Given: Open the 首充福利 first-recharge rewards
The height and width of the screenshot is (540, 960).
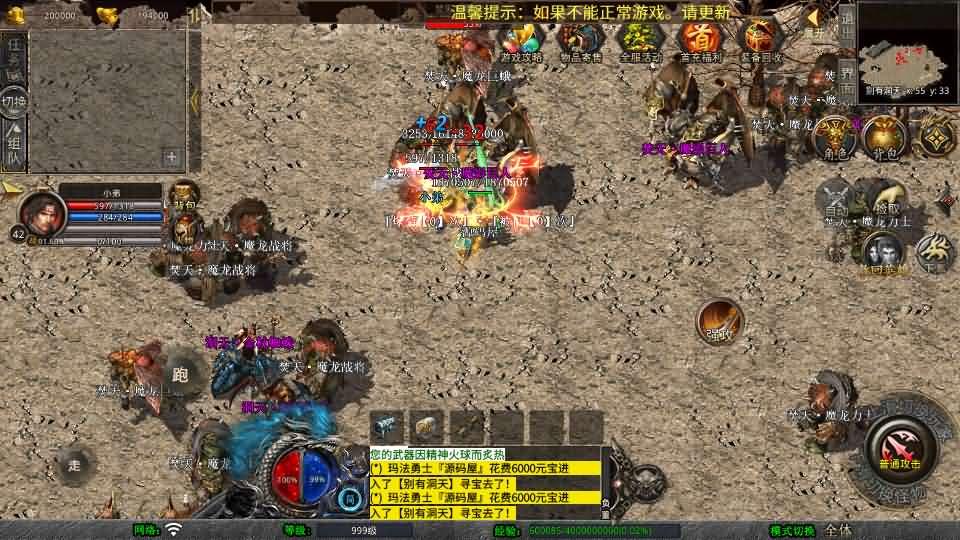Looking at the screenshot, I should 701,40.
